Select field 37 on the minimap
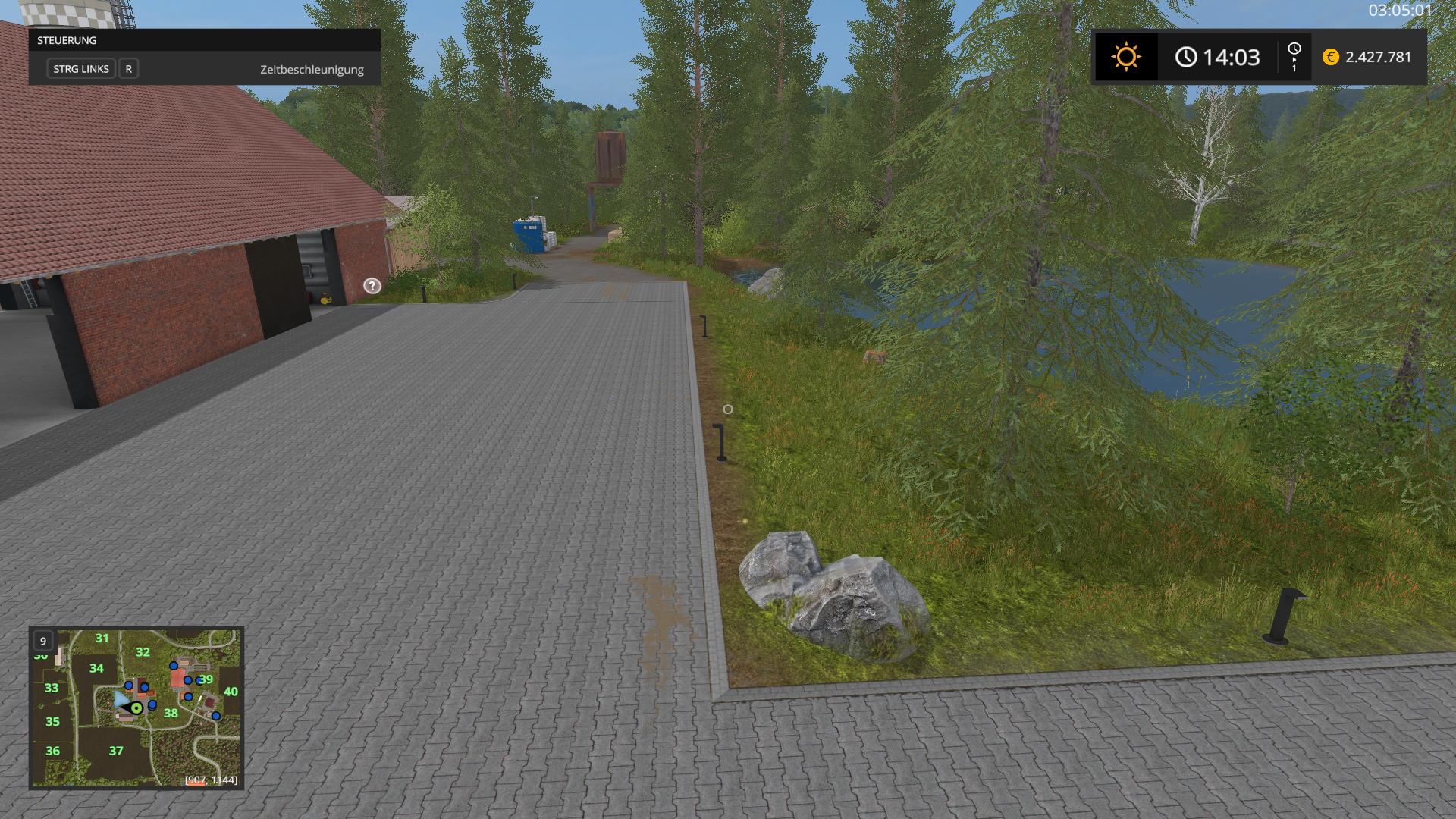The width and height of the screenshot is (1456, 819). point(115,751)
